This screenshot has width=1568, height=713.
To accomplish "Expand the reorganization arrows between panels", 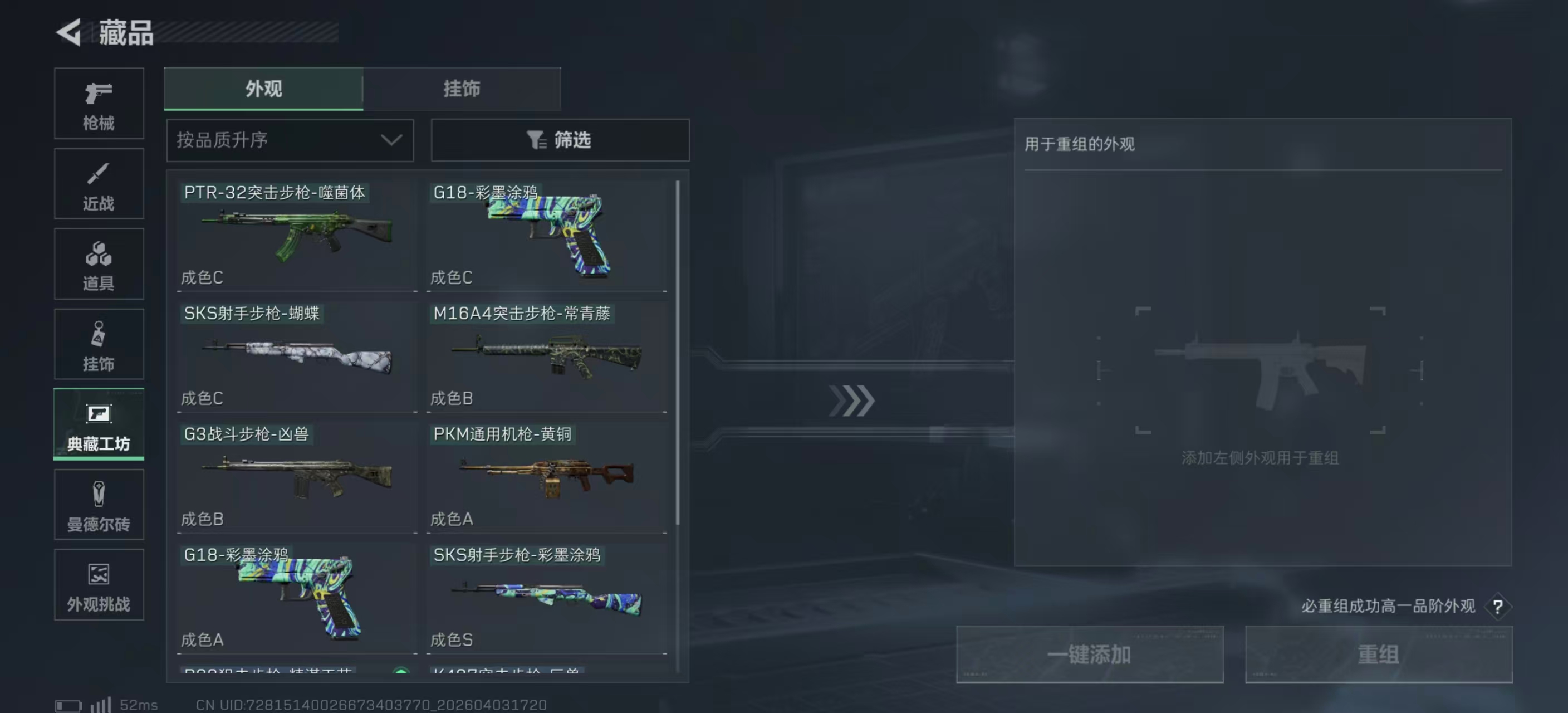I will pos(852,401).
